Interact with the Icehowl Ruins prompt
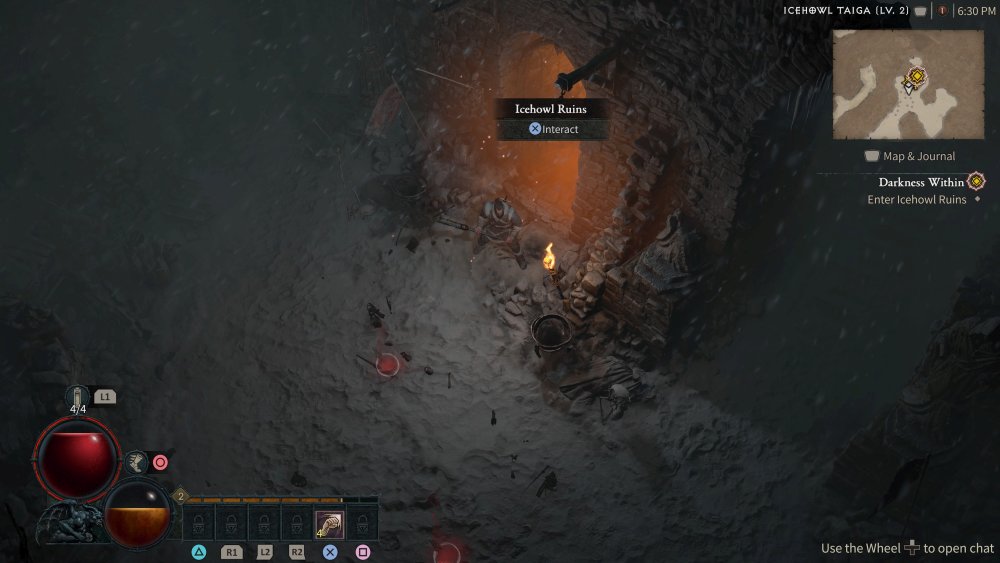1000x563 pixels. click(x=553, y=129)
